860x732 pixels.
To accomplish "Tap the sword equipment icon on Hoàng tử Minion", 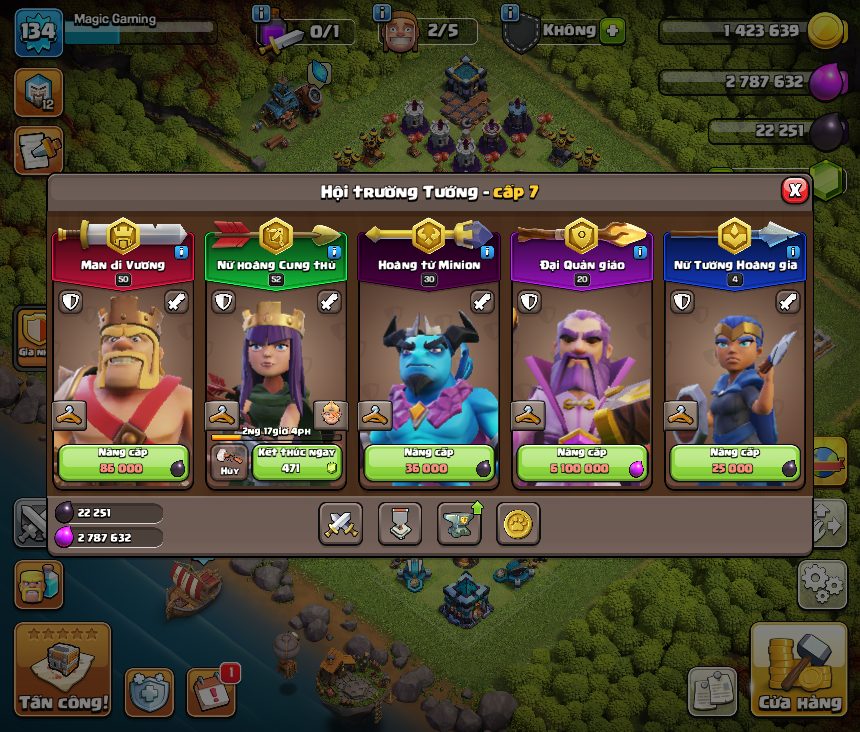I will [482, 302].
